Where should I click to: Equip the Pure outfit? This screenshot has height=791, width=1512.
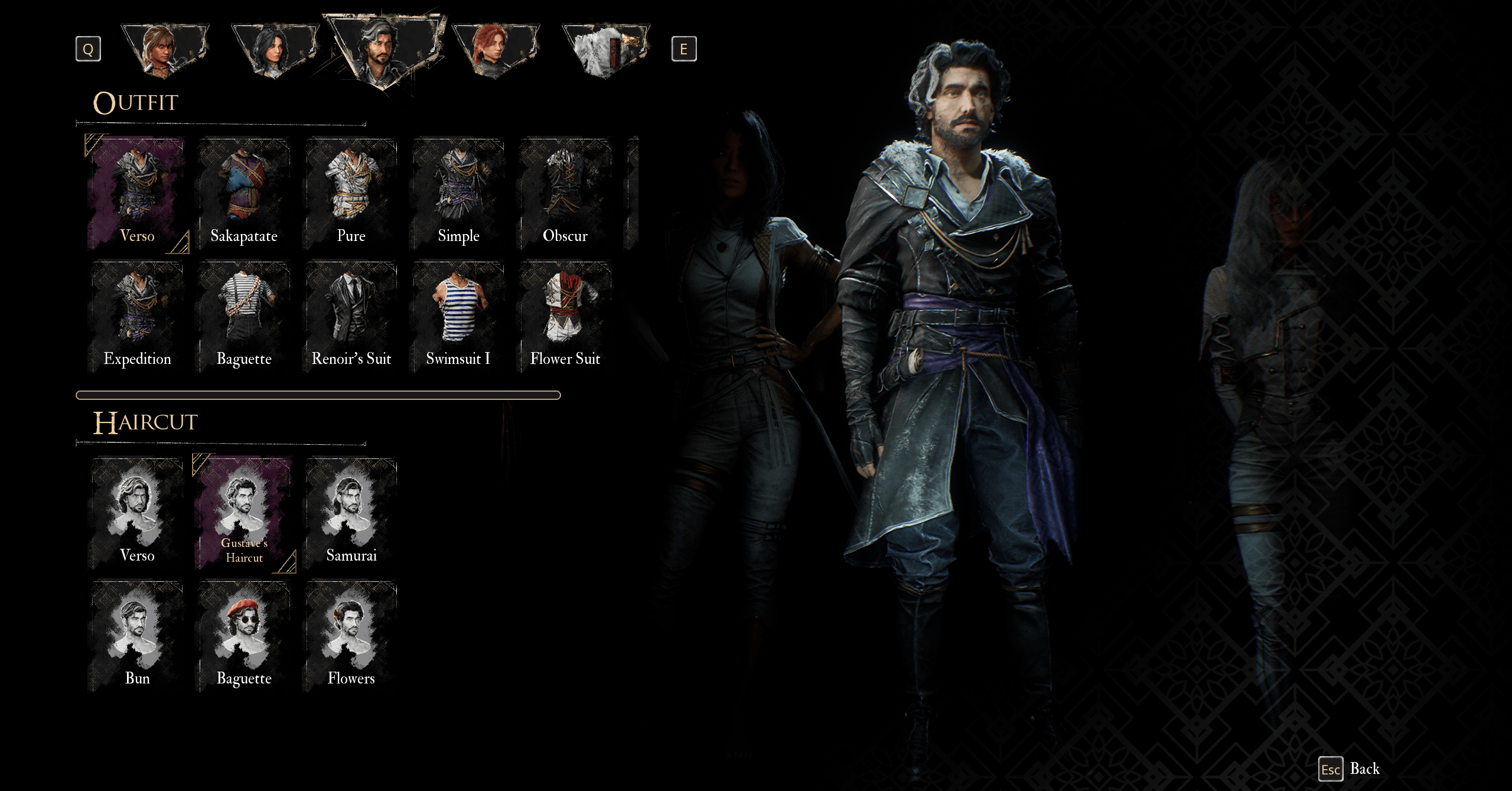click(351, 194)
